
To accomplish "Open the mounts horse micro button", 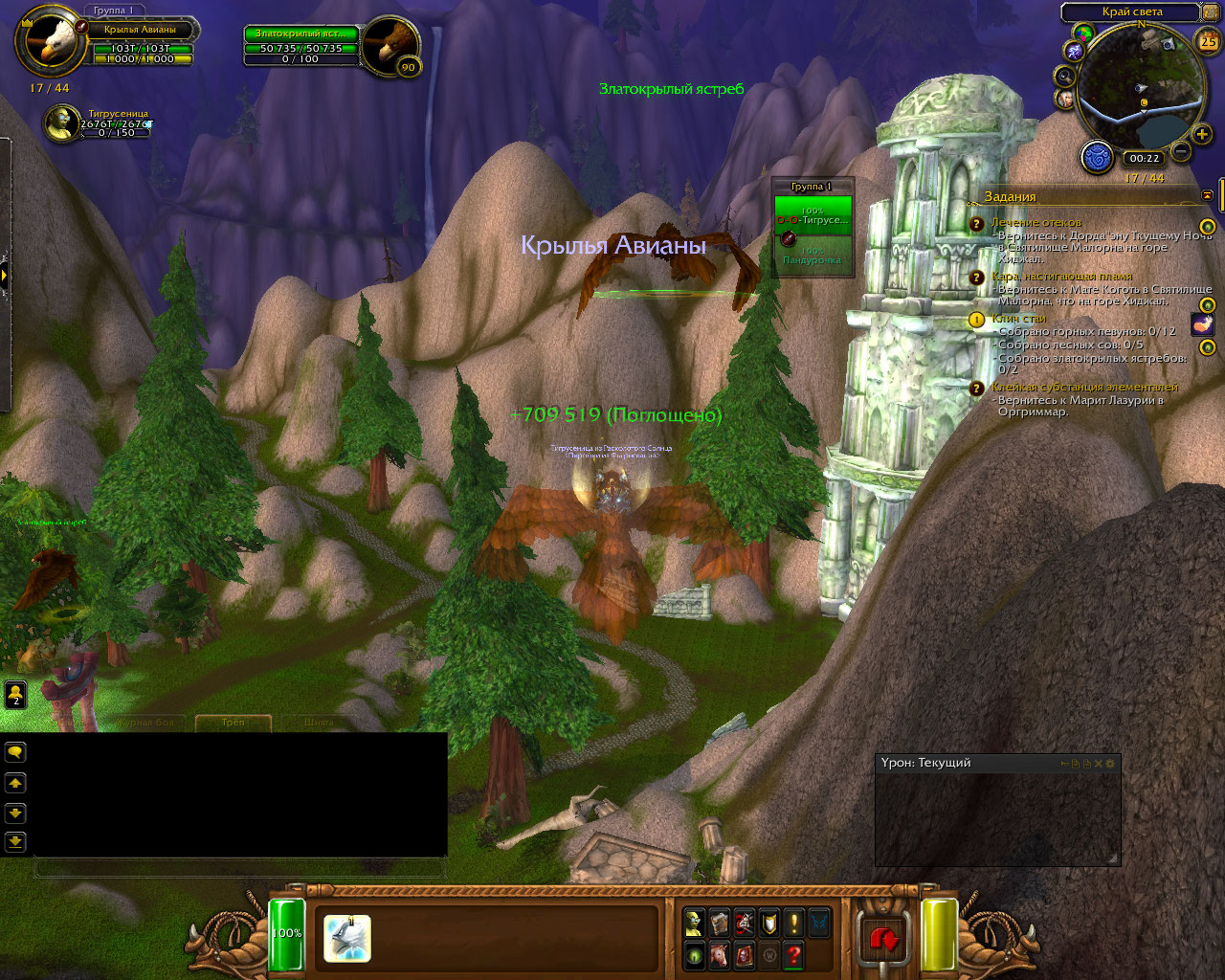I will pos(718,954).
